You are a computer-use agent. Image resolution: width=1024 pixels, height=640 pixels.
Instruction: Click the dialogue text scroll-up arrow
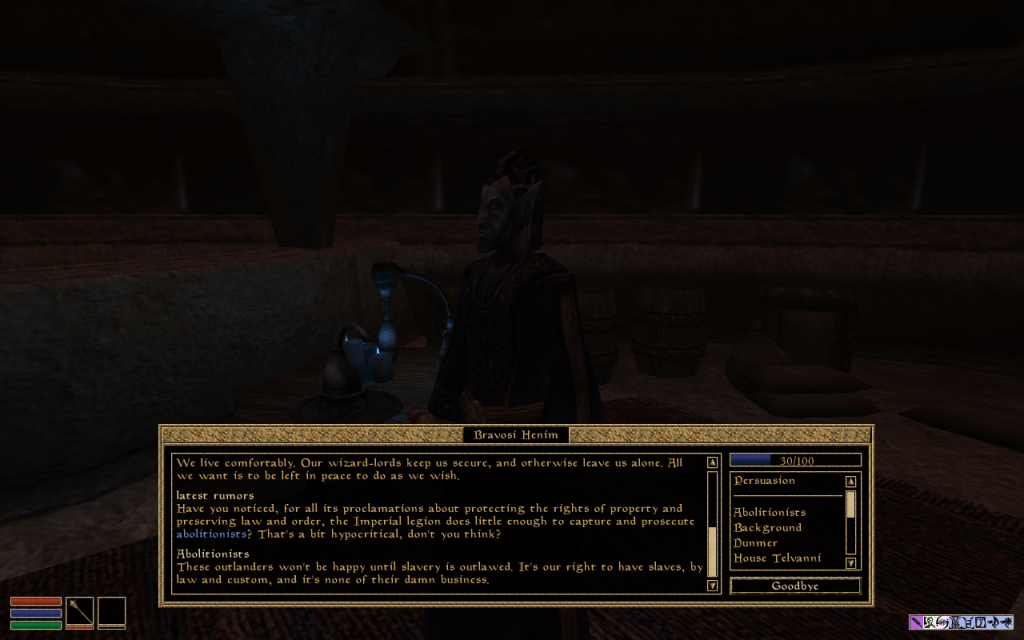(712, 463)
